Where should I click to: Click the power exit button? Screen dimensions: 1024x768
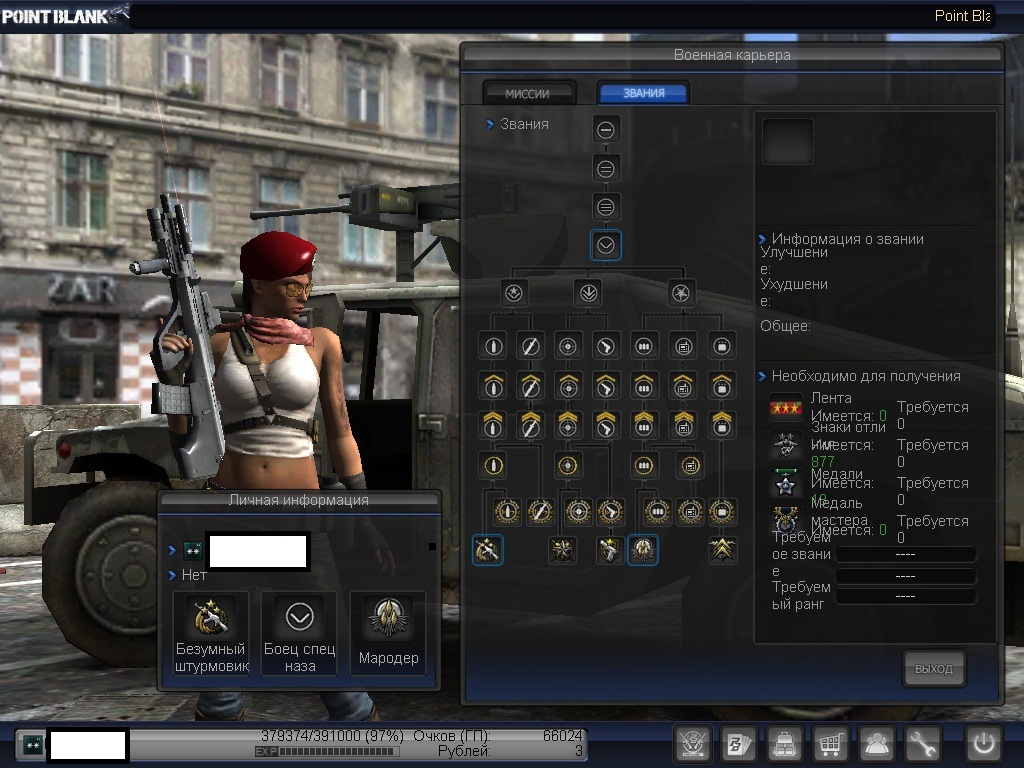[x=984, y=744]
